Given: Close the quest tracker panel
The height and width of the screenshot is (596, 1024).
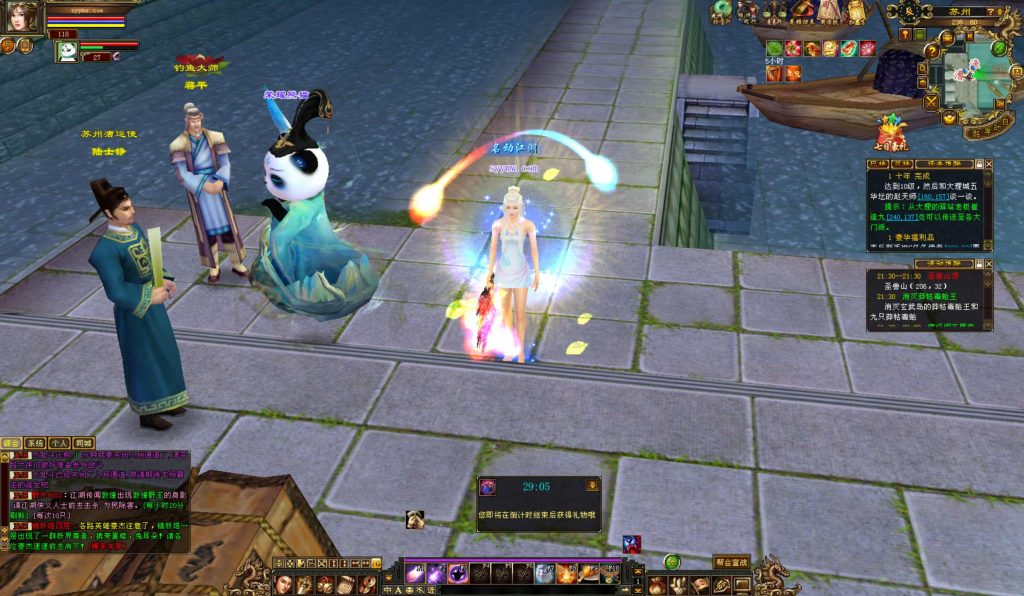Looking at the screenshot, I should point(989,163).
